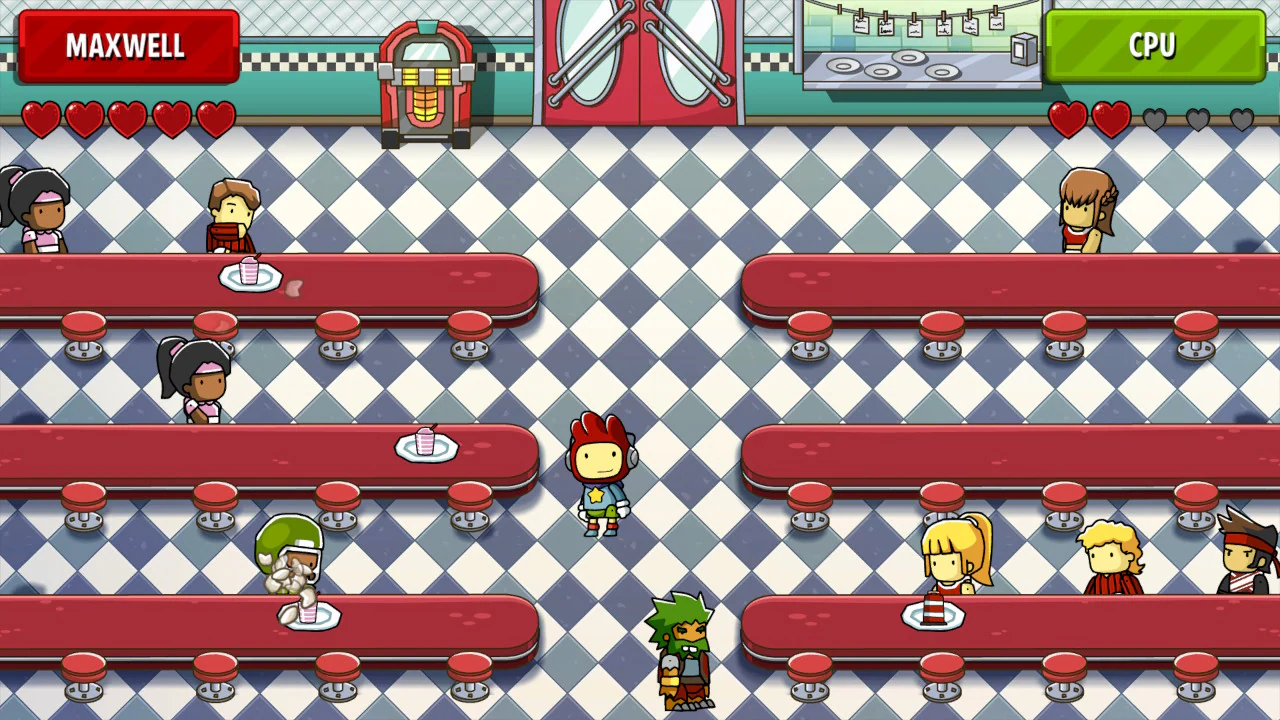The width and height of the screenshot is (1280, 720).
Task: Select the astronaut sitting at the lower counter
Action: (288, 555)
